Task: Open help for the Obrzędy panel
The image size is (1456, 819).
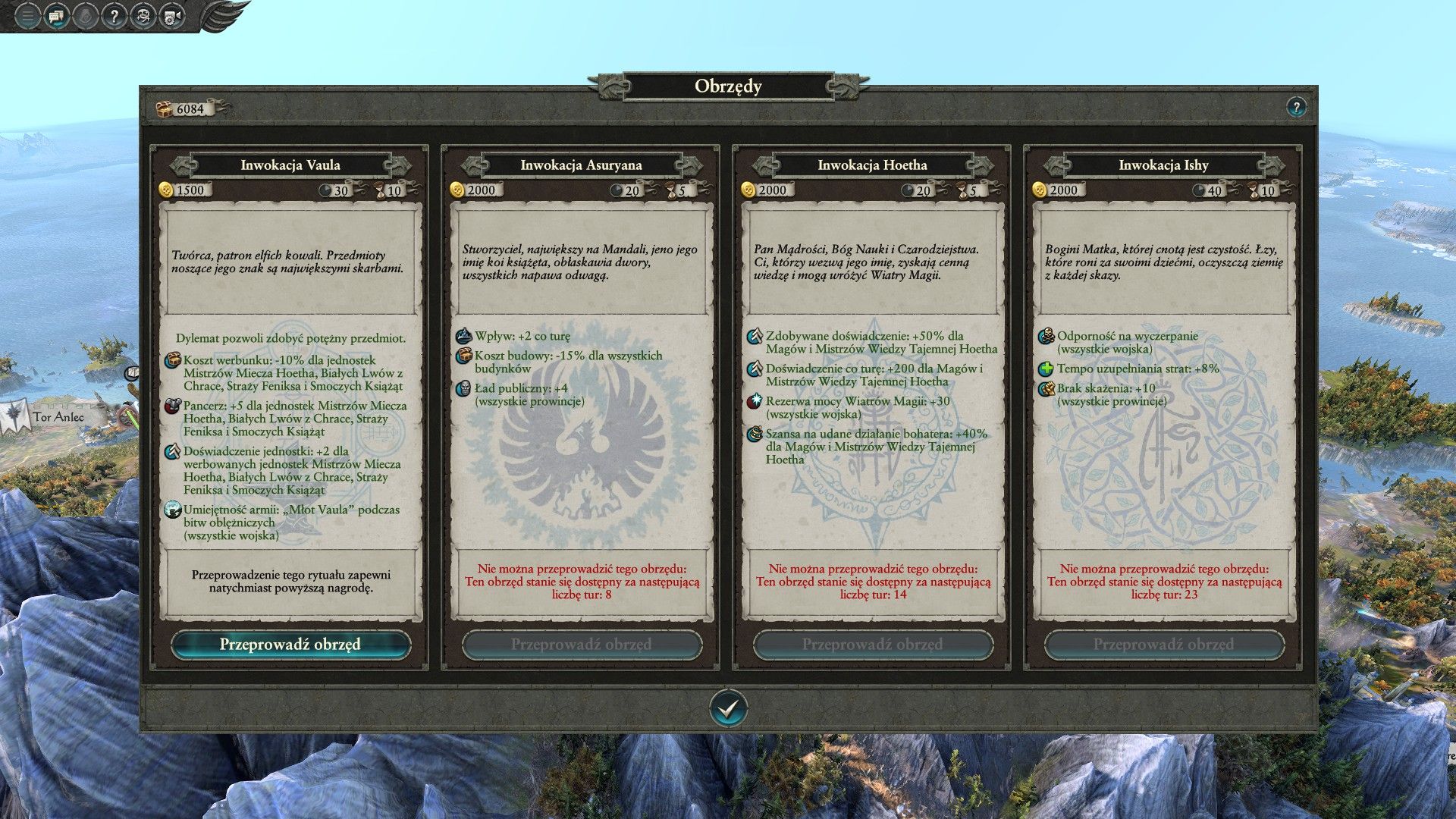Action: click(x=1296, y=107)
